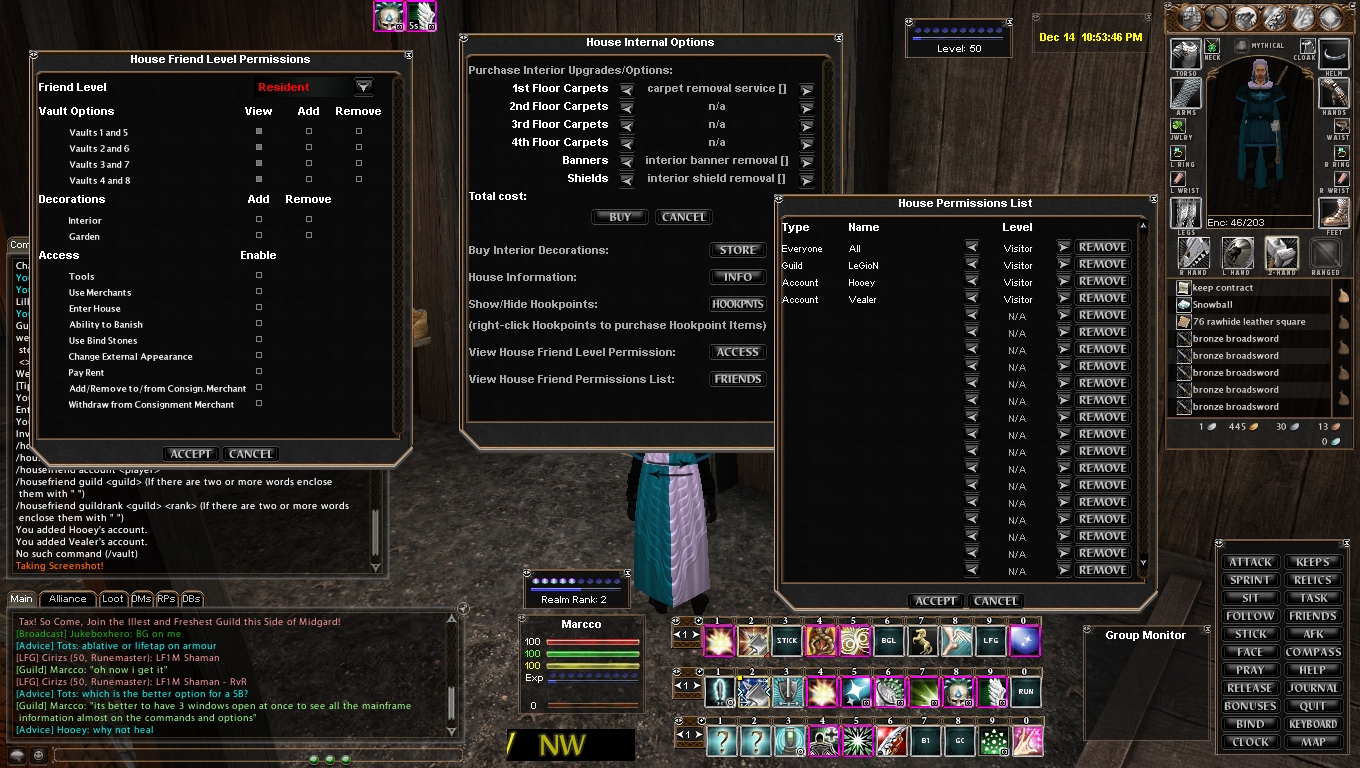Viewport: 1360px width, 768px height.
Task: Toggle hookpoints with the HOOKPNTS button
Action: 738,304
